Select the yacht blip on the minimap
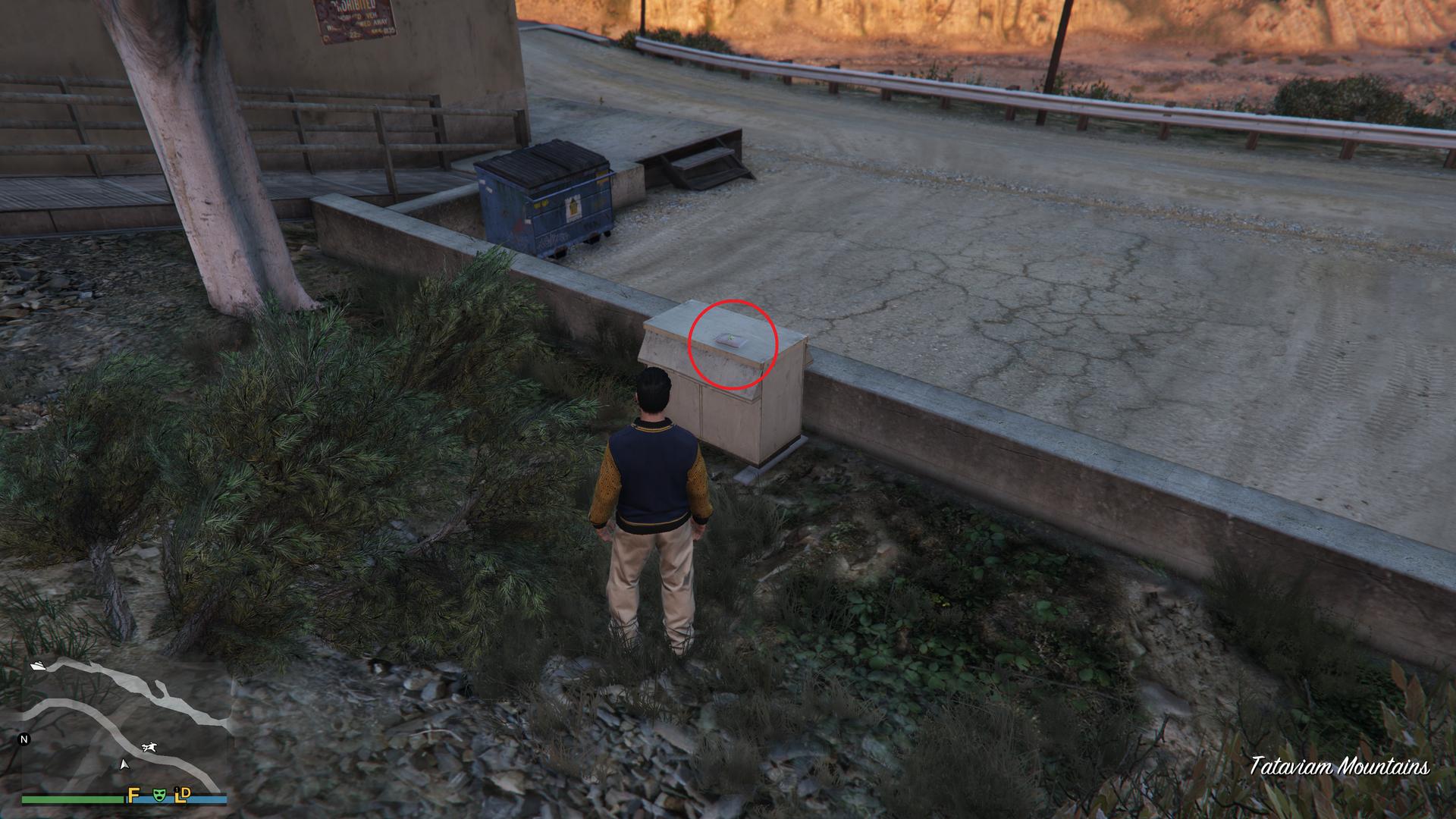Viewport: 1456px width, 819px height. coord(39,665)
